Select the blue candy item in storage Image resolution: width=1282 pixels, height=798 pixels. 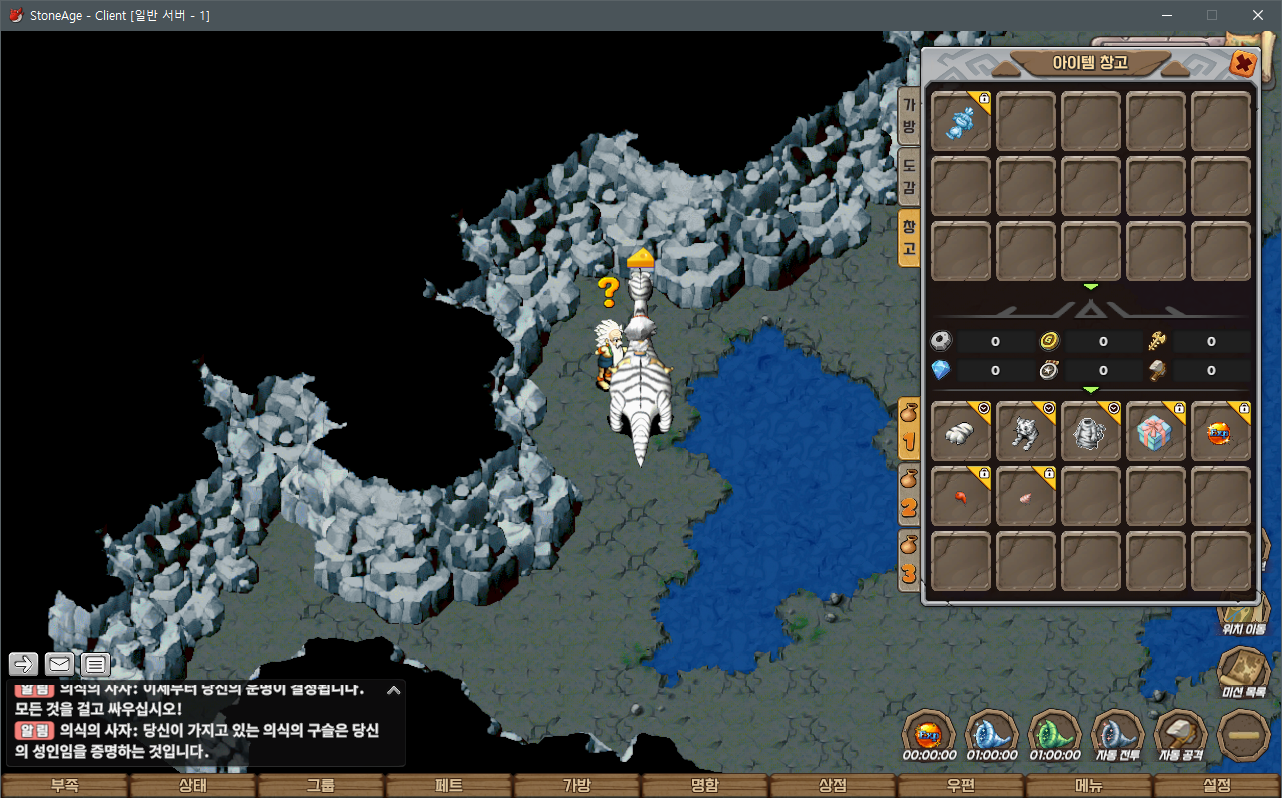point(961,123)
